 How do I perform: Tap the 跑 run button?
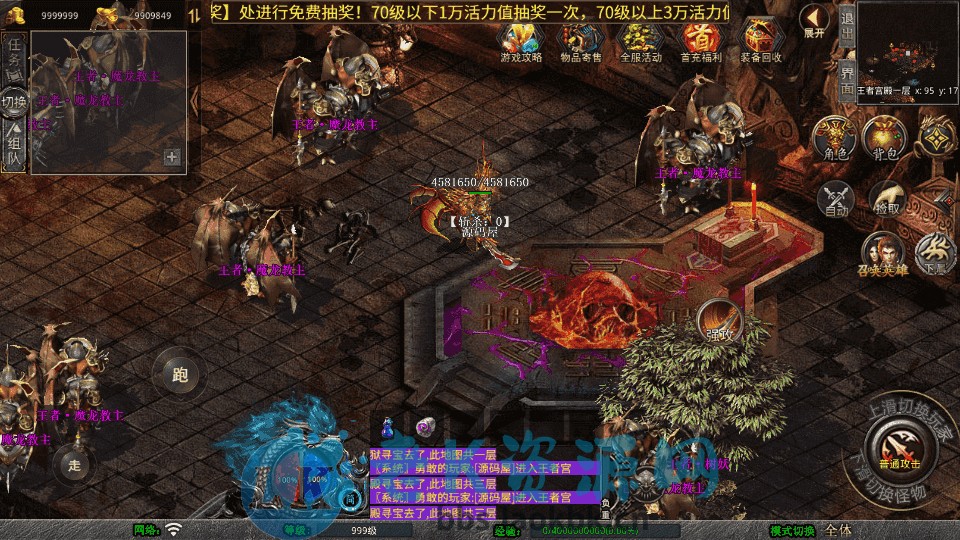pos(180,375)
